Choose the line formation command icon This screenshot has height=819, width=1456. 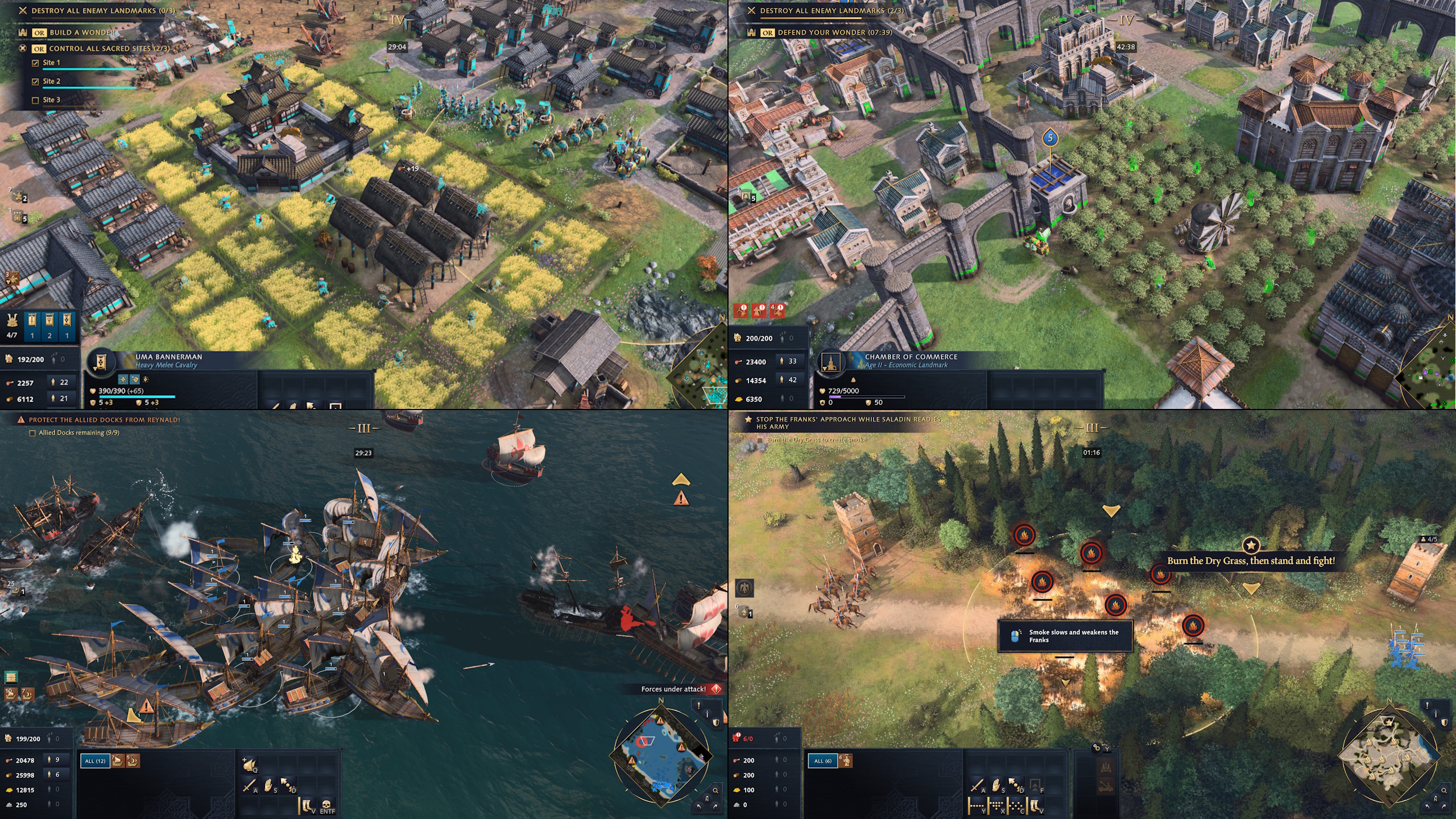pyautogui.click(x=977, y=806)
